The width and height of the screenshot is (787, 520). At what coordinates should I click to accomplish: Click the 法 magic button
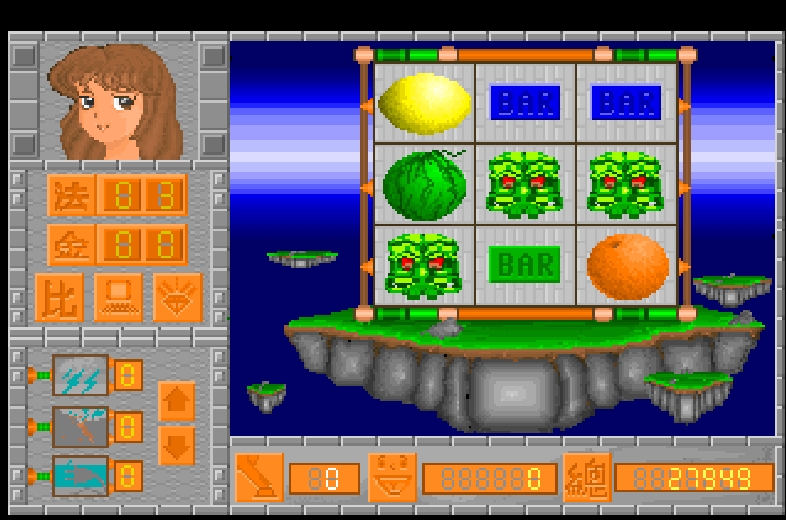(x=70, y=195)
